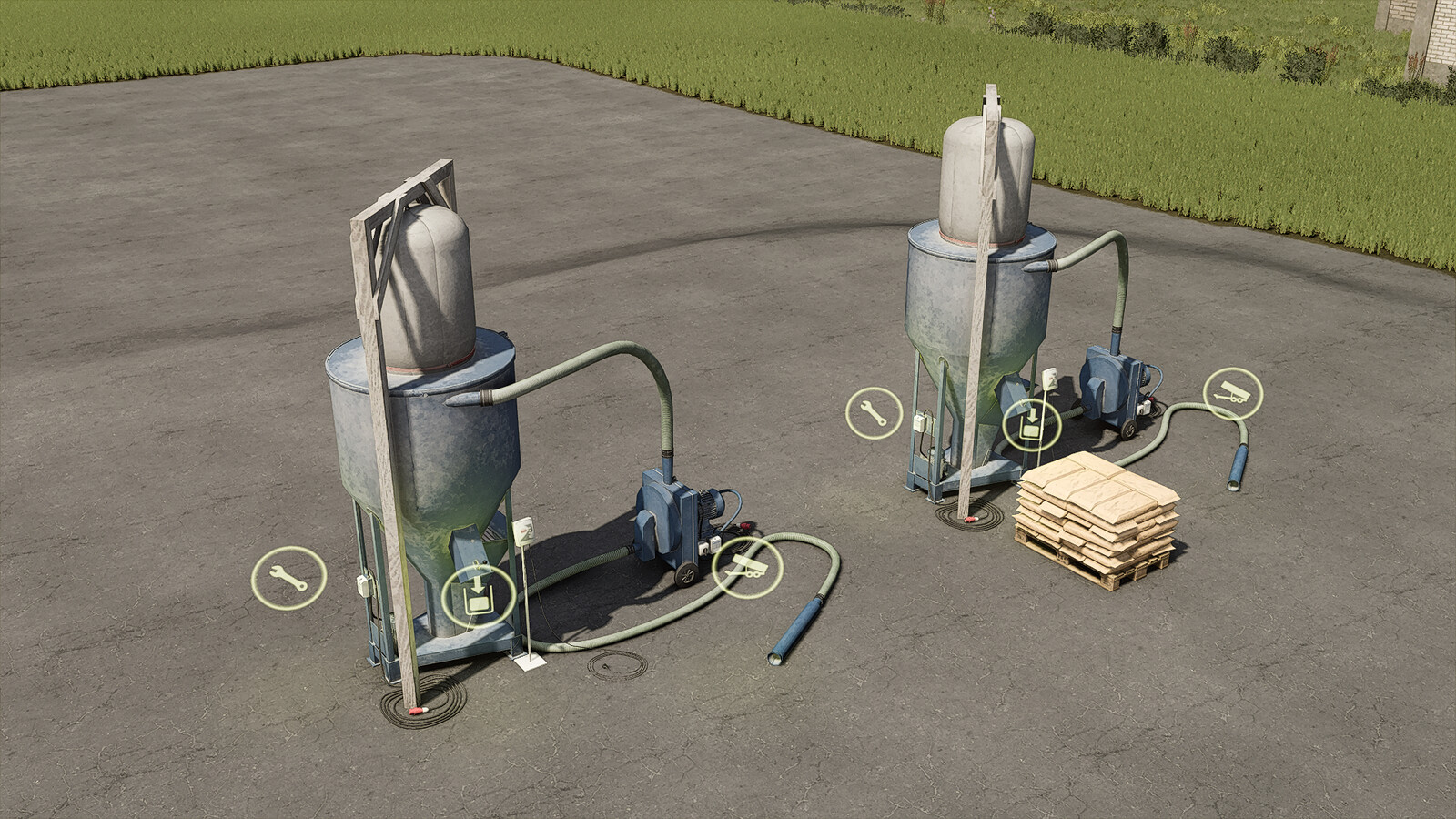Viewport: 1456px width, 819px height.
Task: Click the wrench icon by the foreground mixer
Action: [288, 577]
